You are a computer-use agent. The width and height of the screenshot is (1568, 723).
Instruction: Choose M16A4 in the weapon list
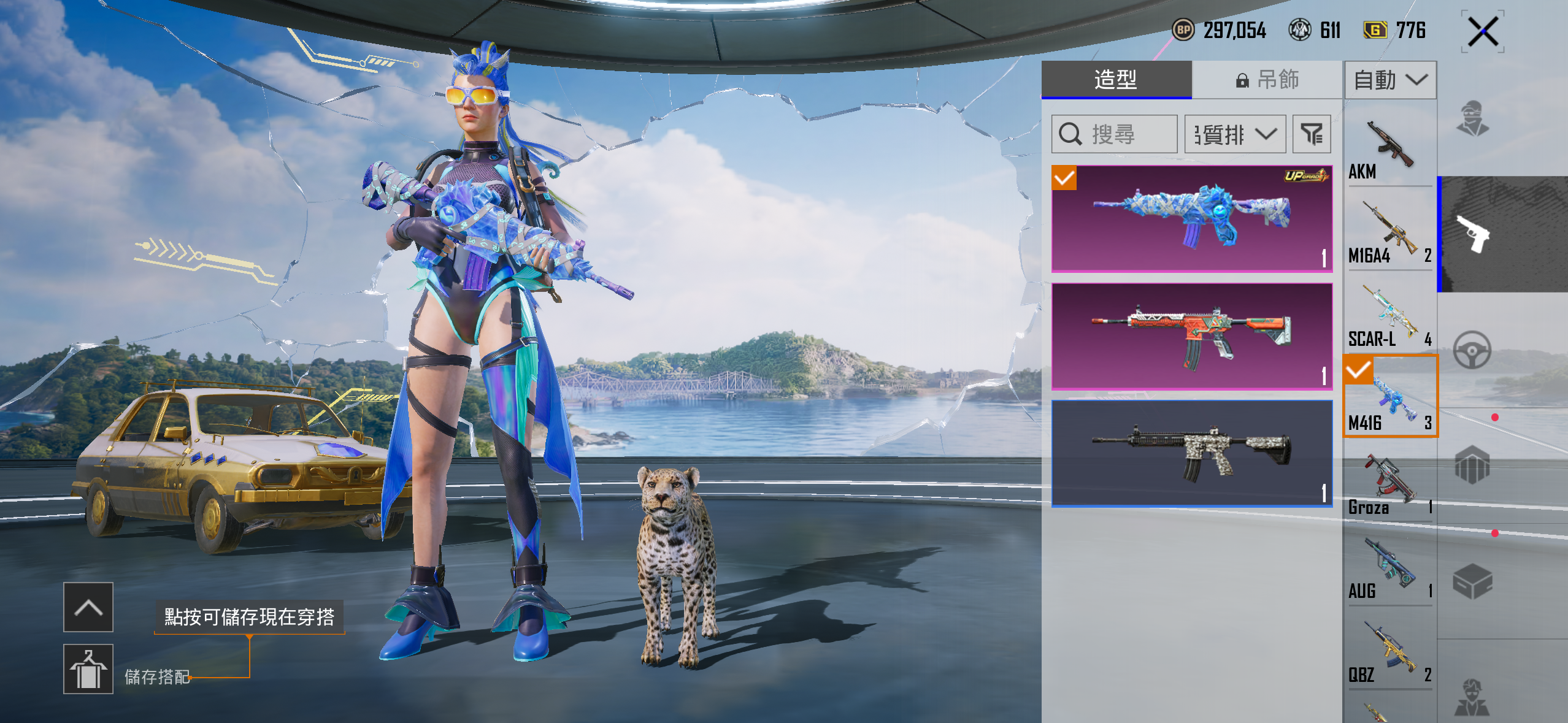tap(1389, 232)
